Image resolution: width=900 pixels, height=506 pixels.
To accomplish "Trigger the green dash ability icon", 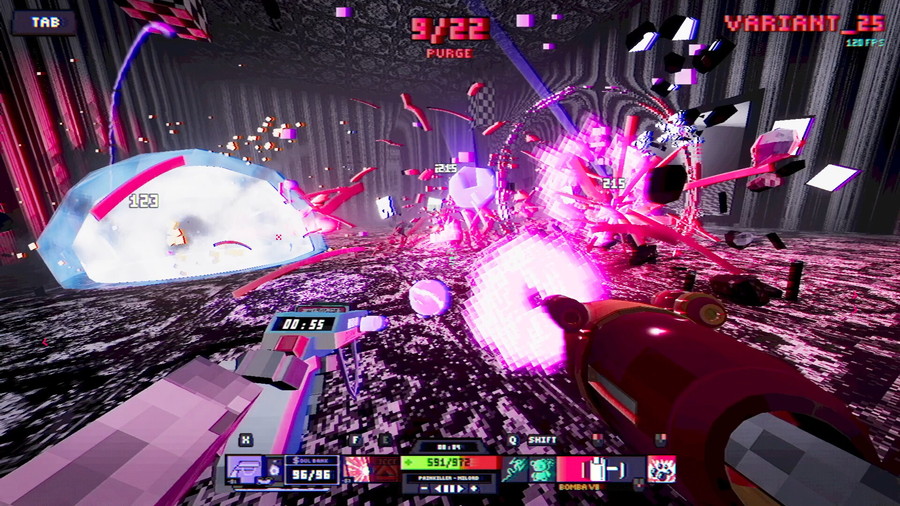I will tap(514, 469).
